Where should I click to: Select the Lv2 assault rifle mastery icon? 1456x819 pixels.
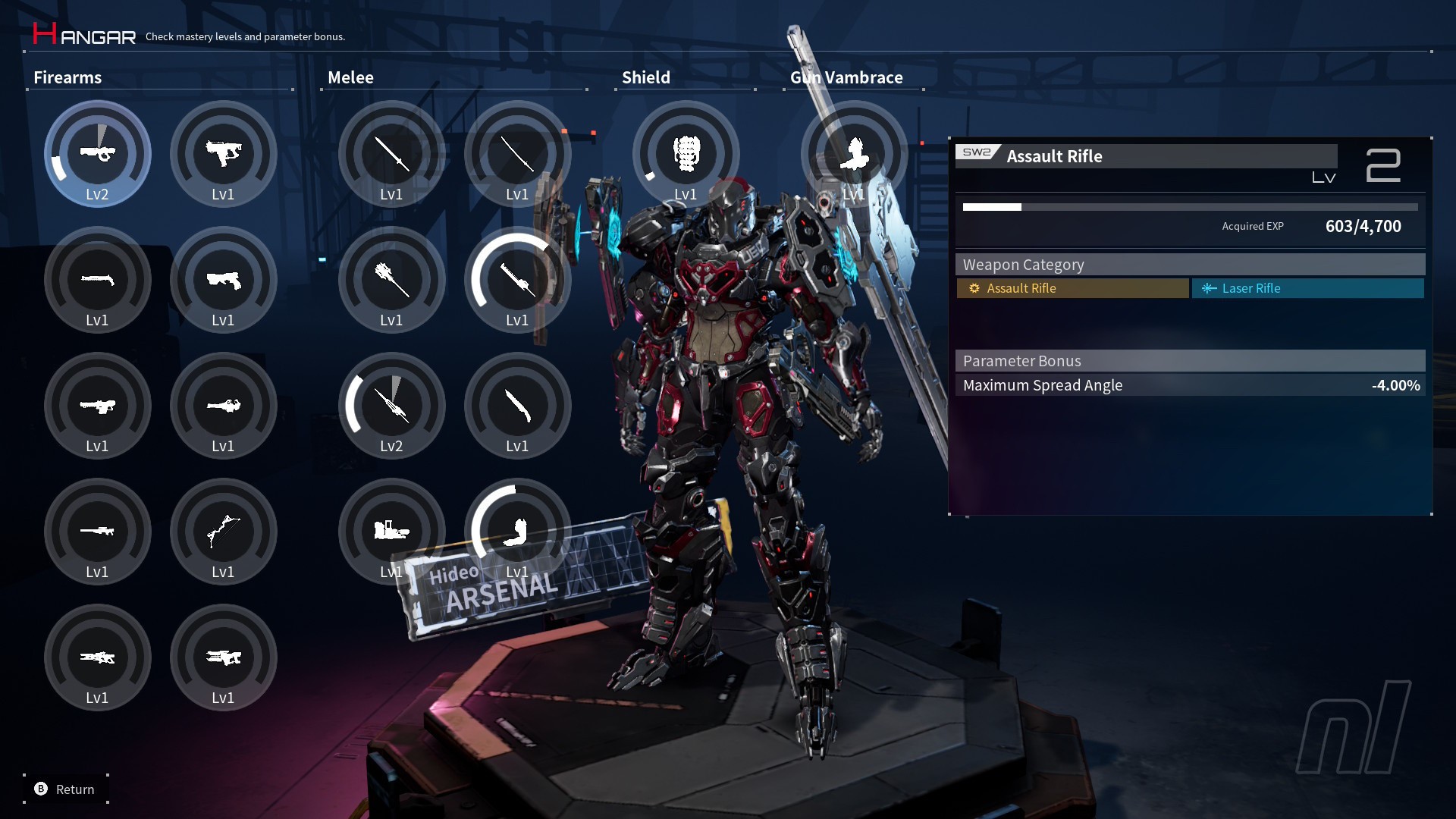(98, 154)
